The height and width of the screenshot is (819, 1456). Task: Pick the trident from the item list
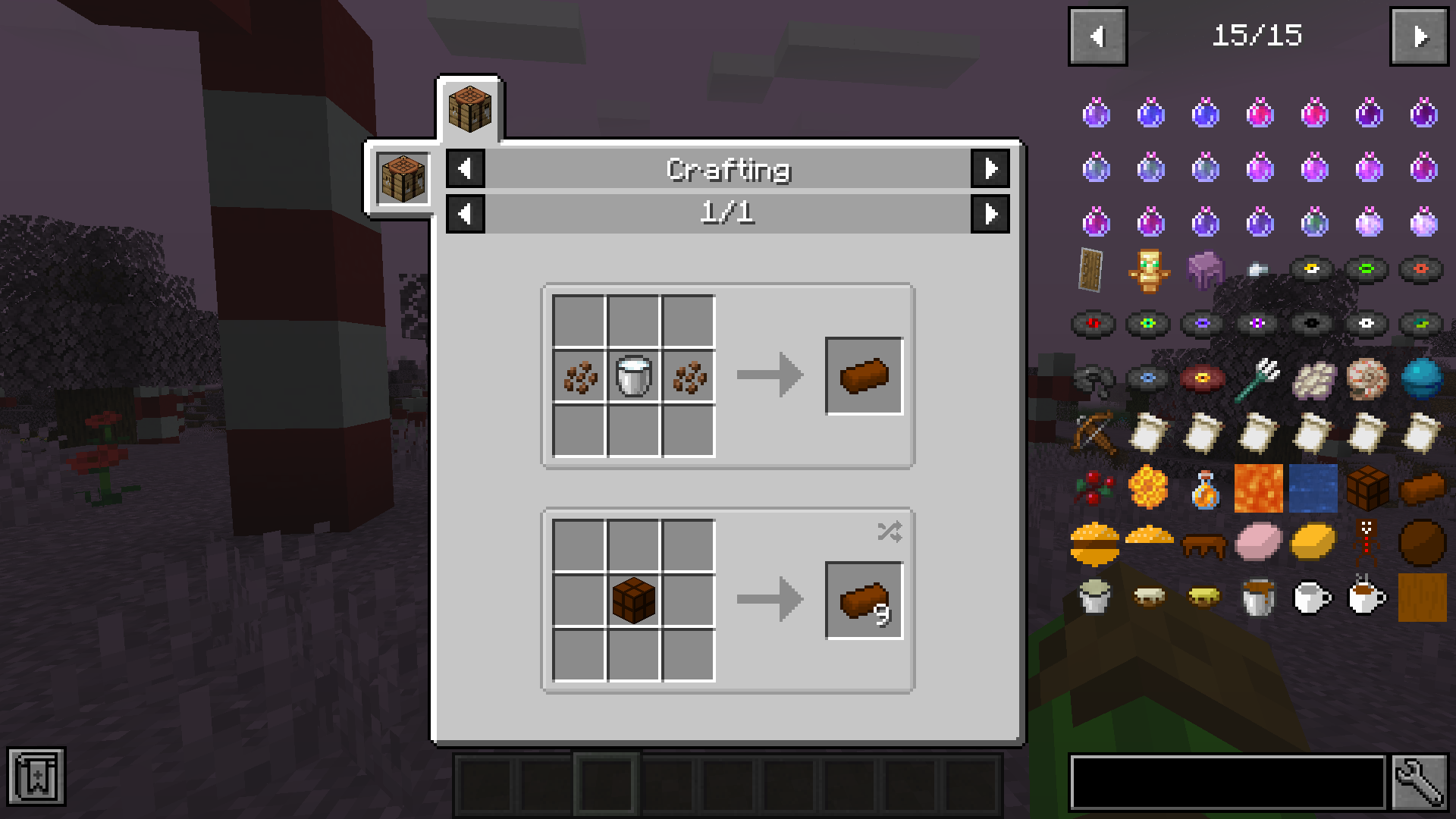(1260, 378)
